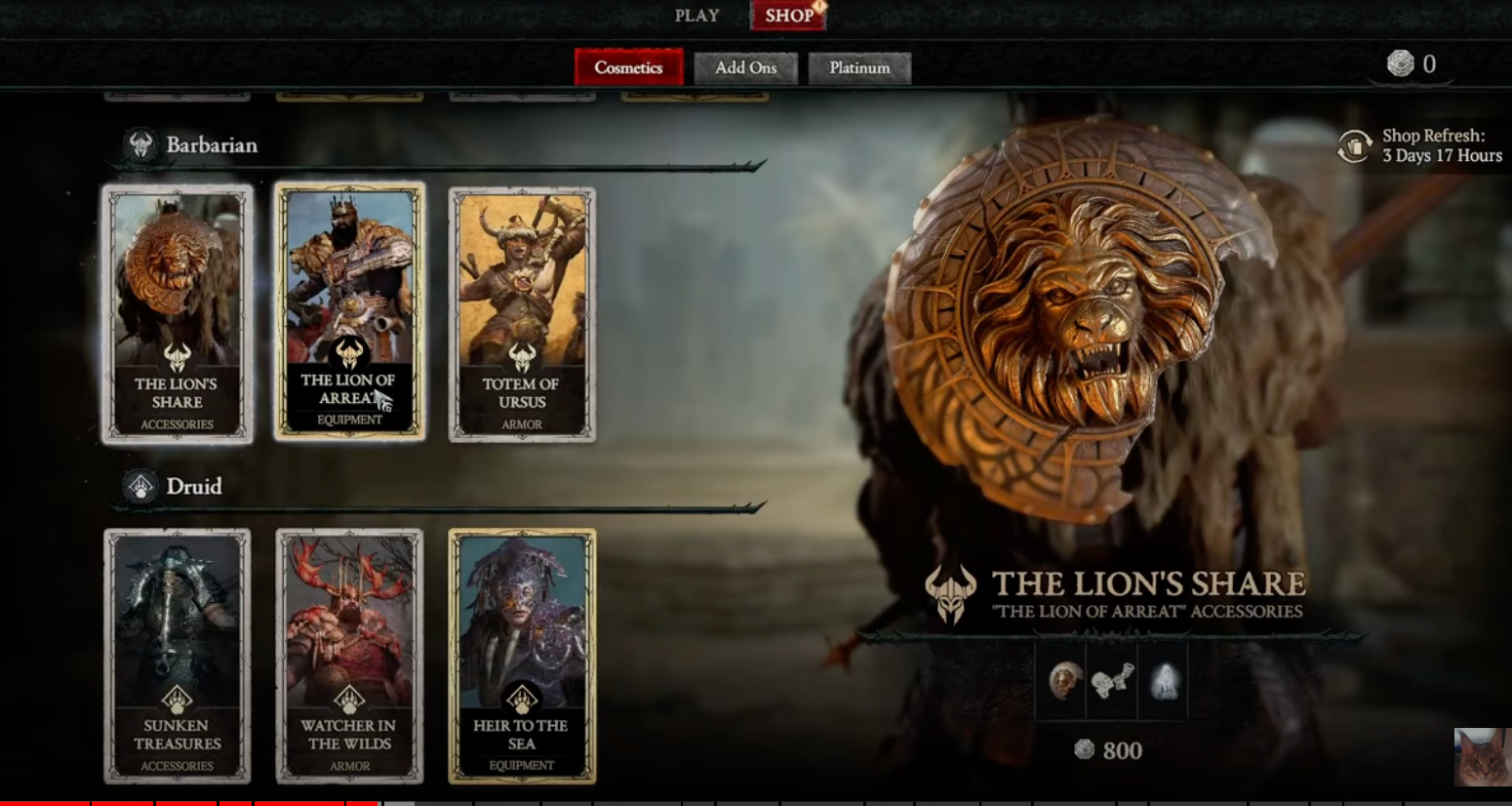Select the Armor marker on Totem of Ursus card

pos(521,424)
